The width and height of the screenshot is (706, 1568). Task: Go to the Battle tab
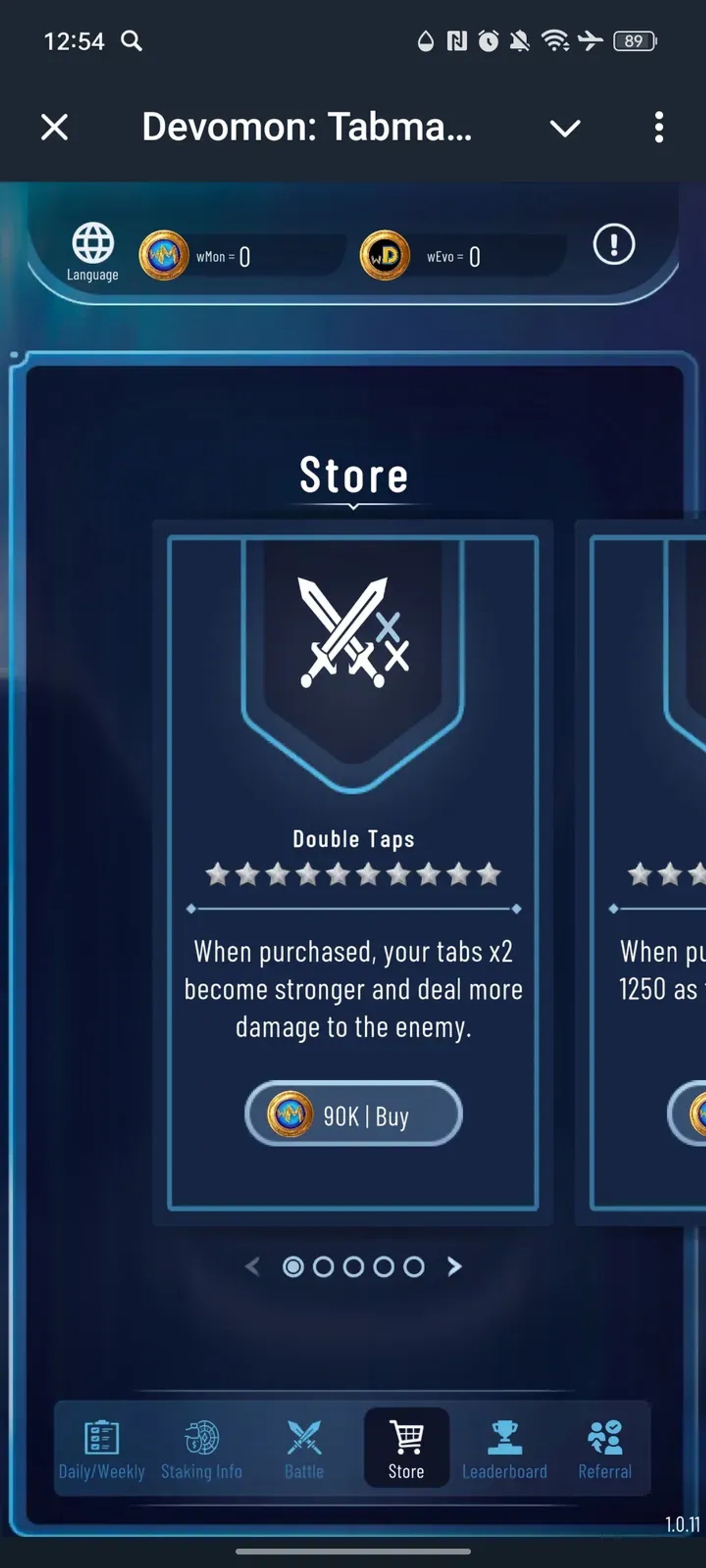click(x=304, y=1449)
